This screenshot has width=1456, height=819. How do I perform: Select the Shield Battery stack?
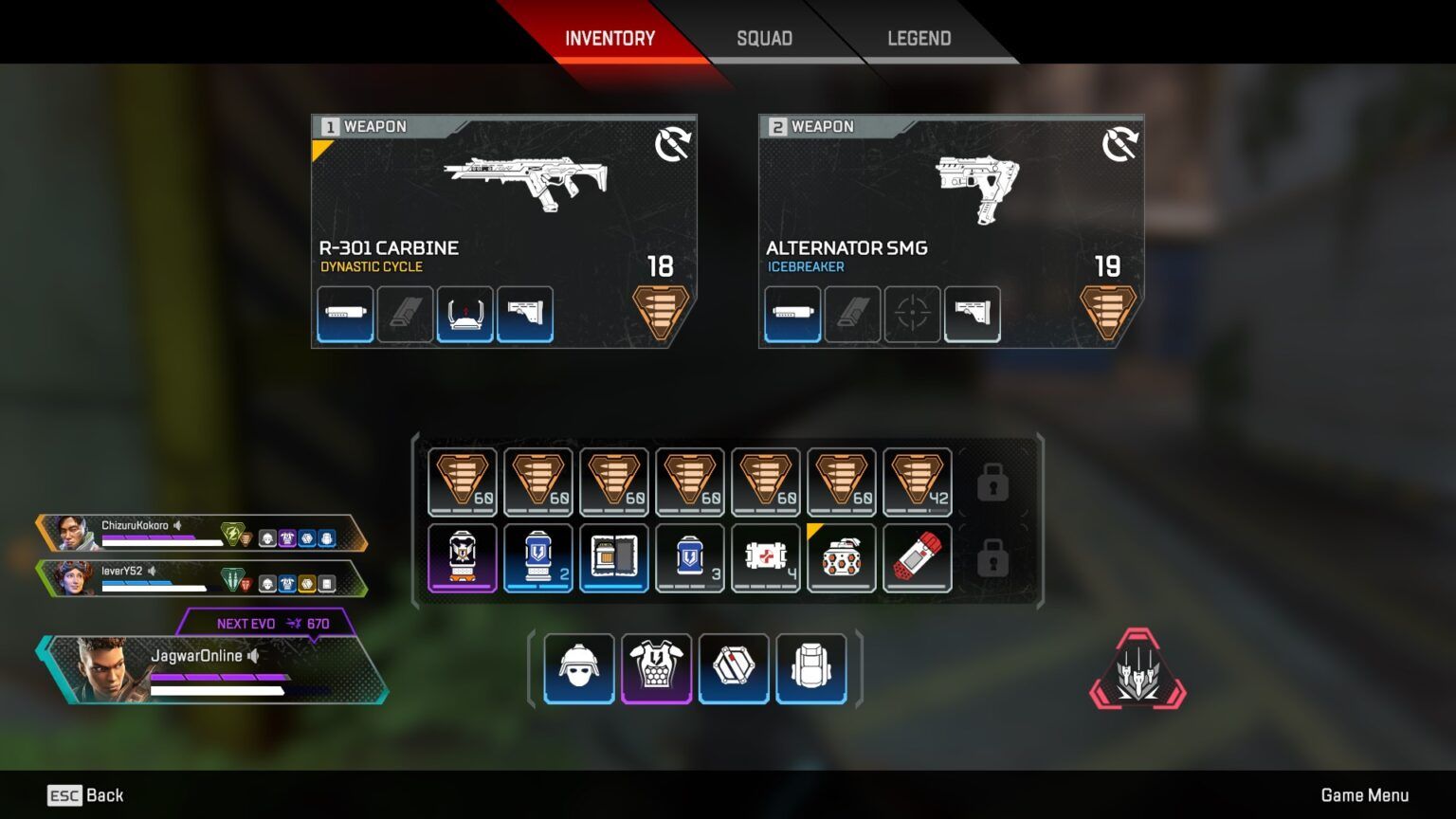[537, 557]
